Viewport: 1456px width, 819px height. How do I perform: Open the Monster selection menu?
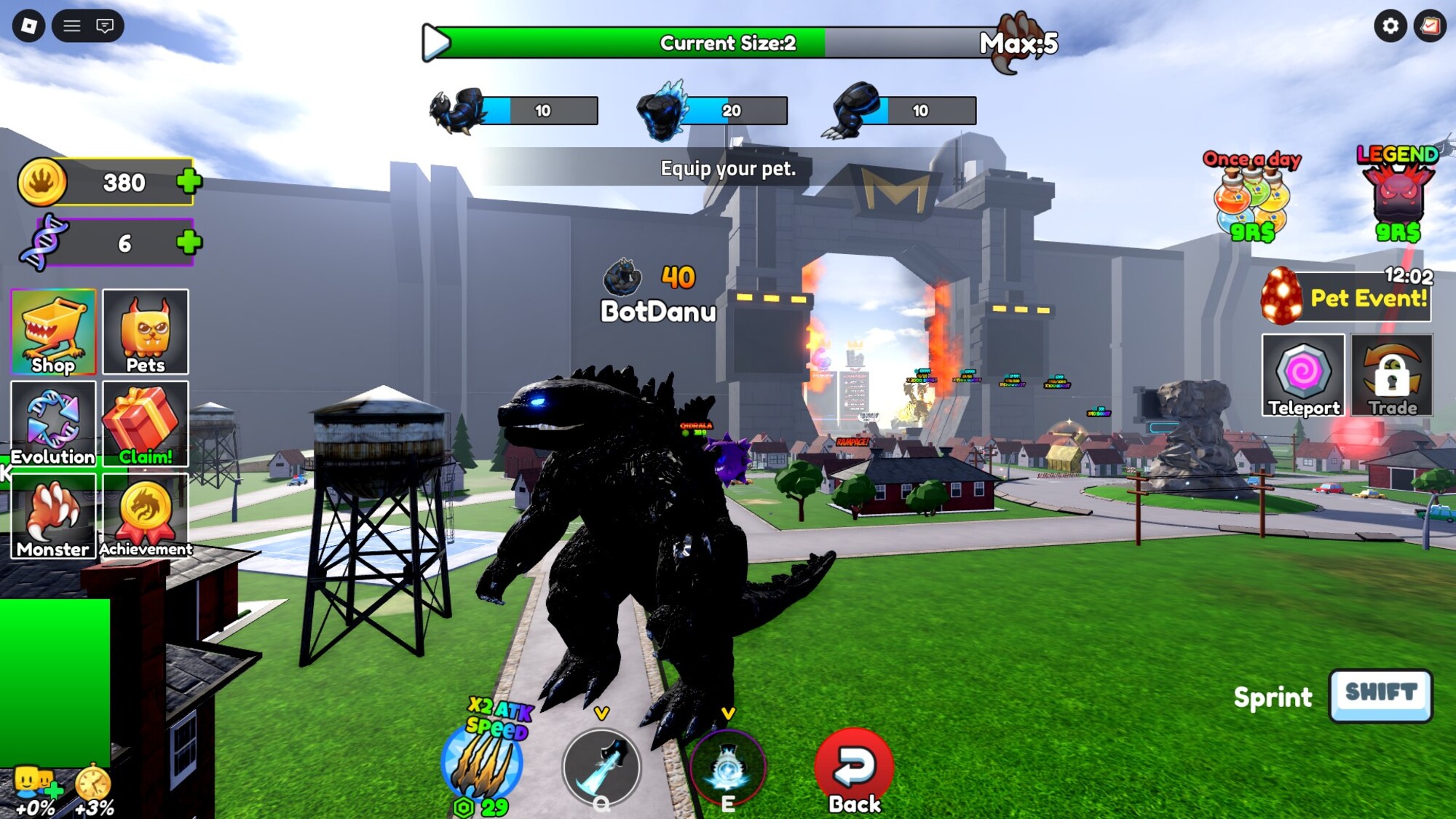pyautogui.click(x=53, y=515)
